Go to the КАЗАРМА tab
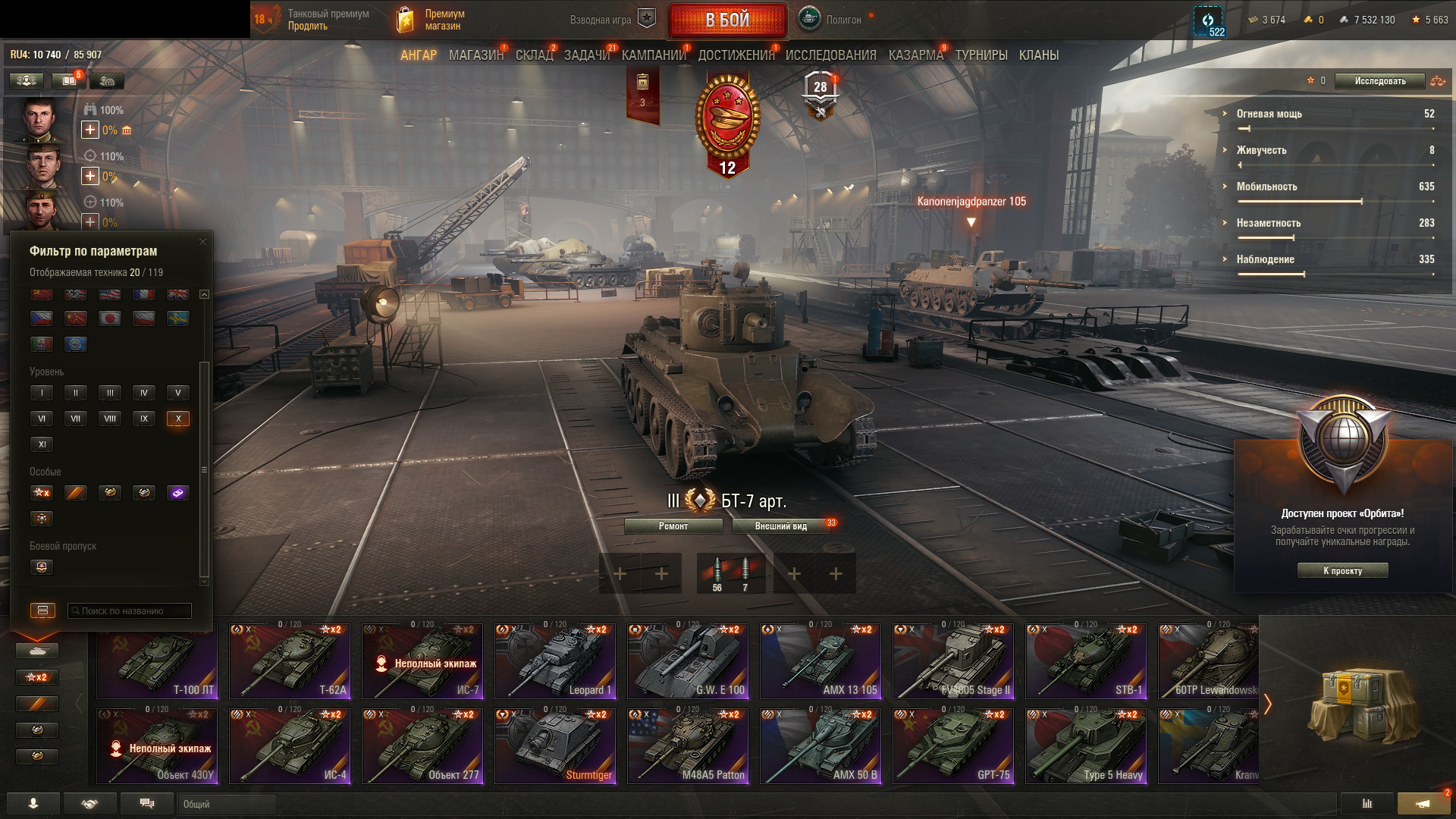 click(915, 55)
